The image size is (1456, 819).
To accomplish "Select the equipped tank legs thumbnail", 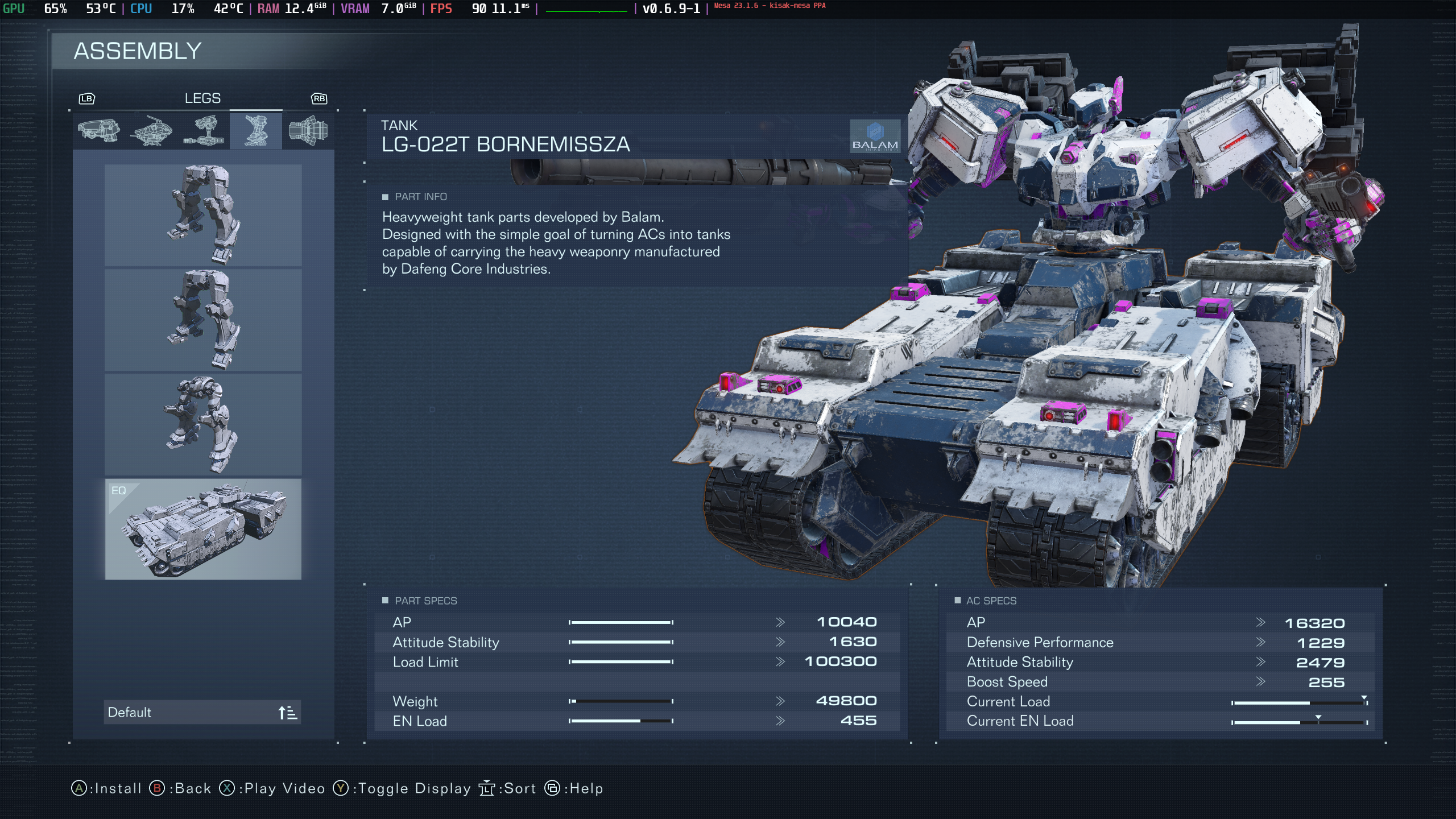I will pos(203,529).
